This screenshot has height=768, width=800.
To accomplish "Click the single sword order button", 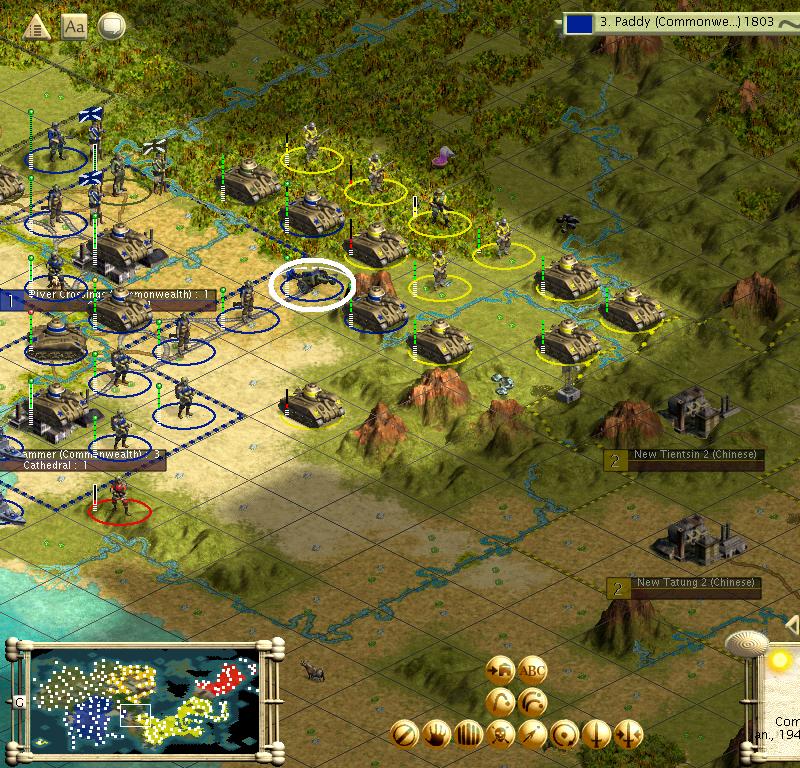I will [x=597, y=734].
